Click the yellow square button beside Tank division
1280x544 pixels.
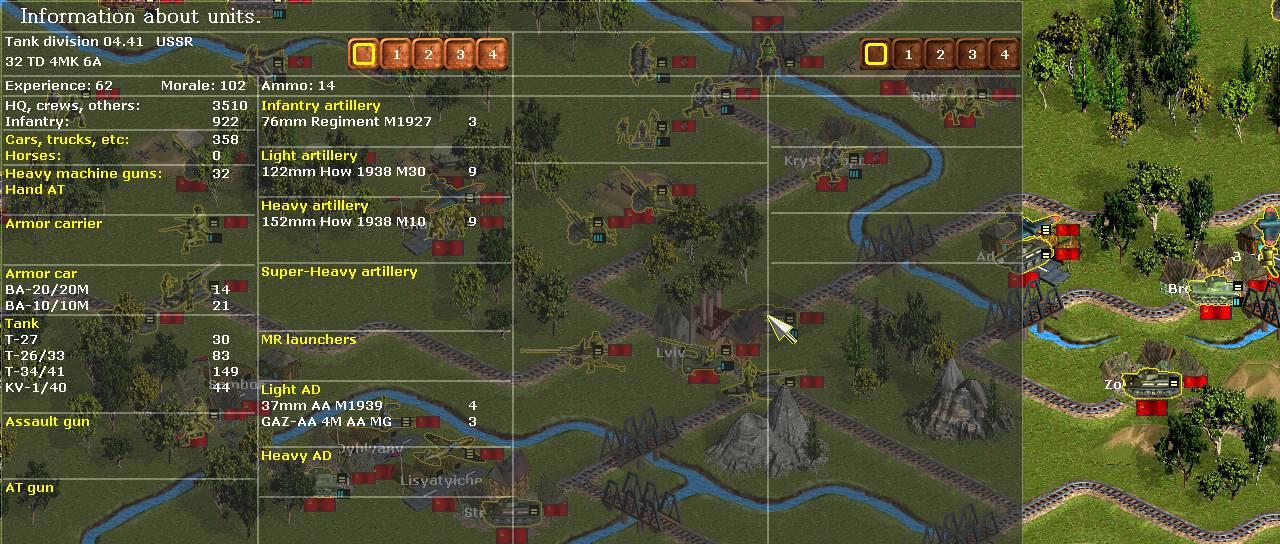click(364, 54)
